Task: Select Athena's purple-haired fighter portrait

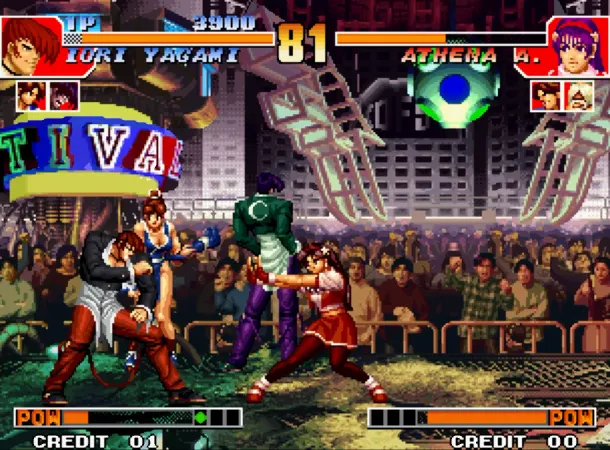Action: coord(580,44)
